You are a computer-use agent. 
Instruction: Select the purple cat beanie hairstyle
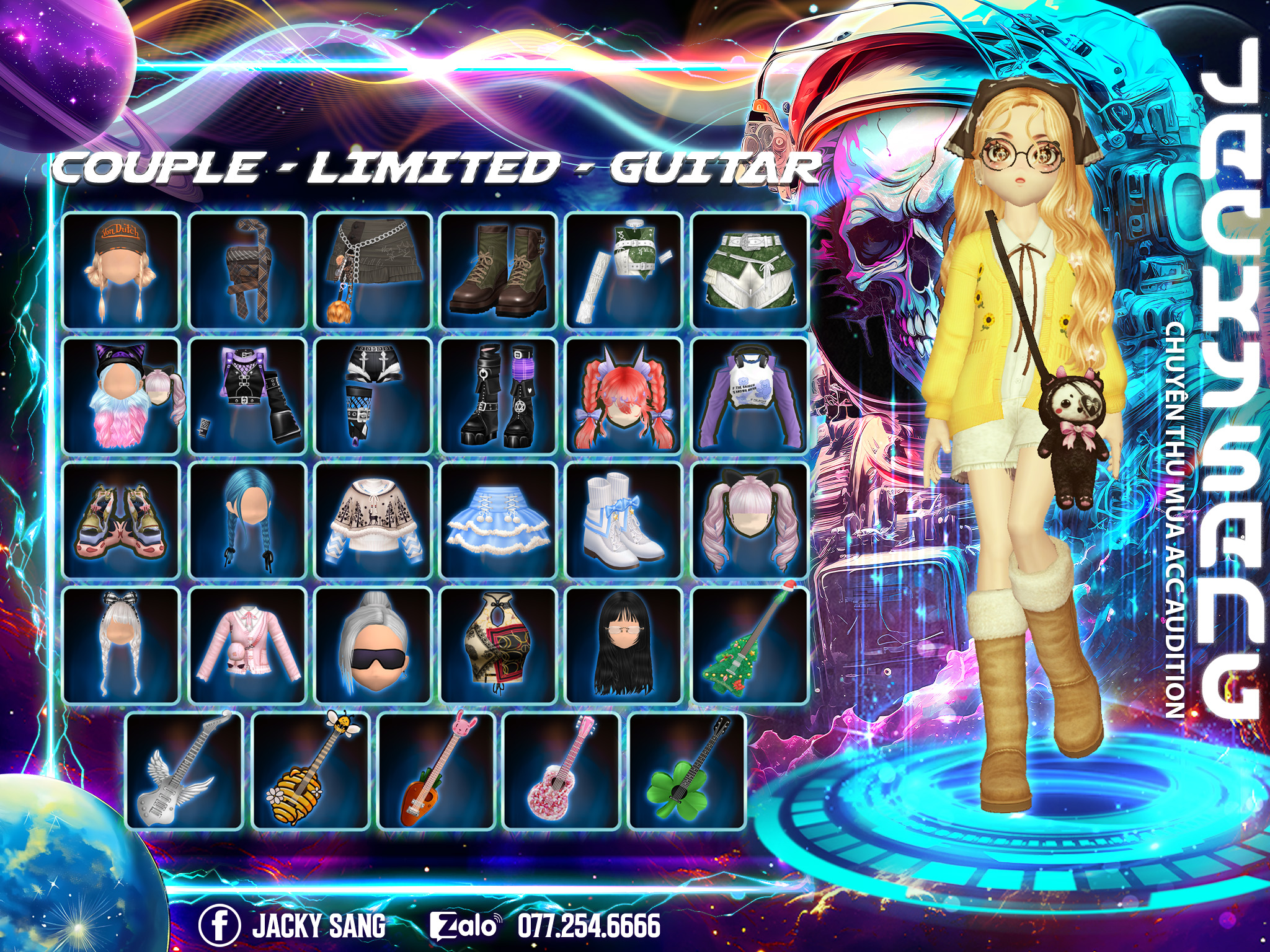coord(121,395)
